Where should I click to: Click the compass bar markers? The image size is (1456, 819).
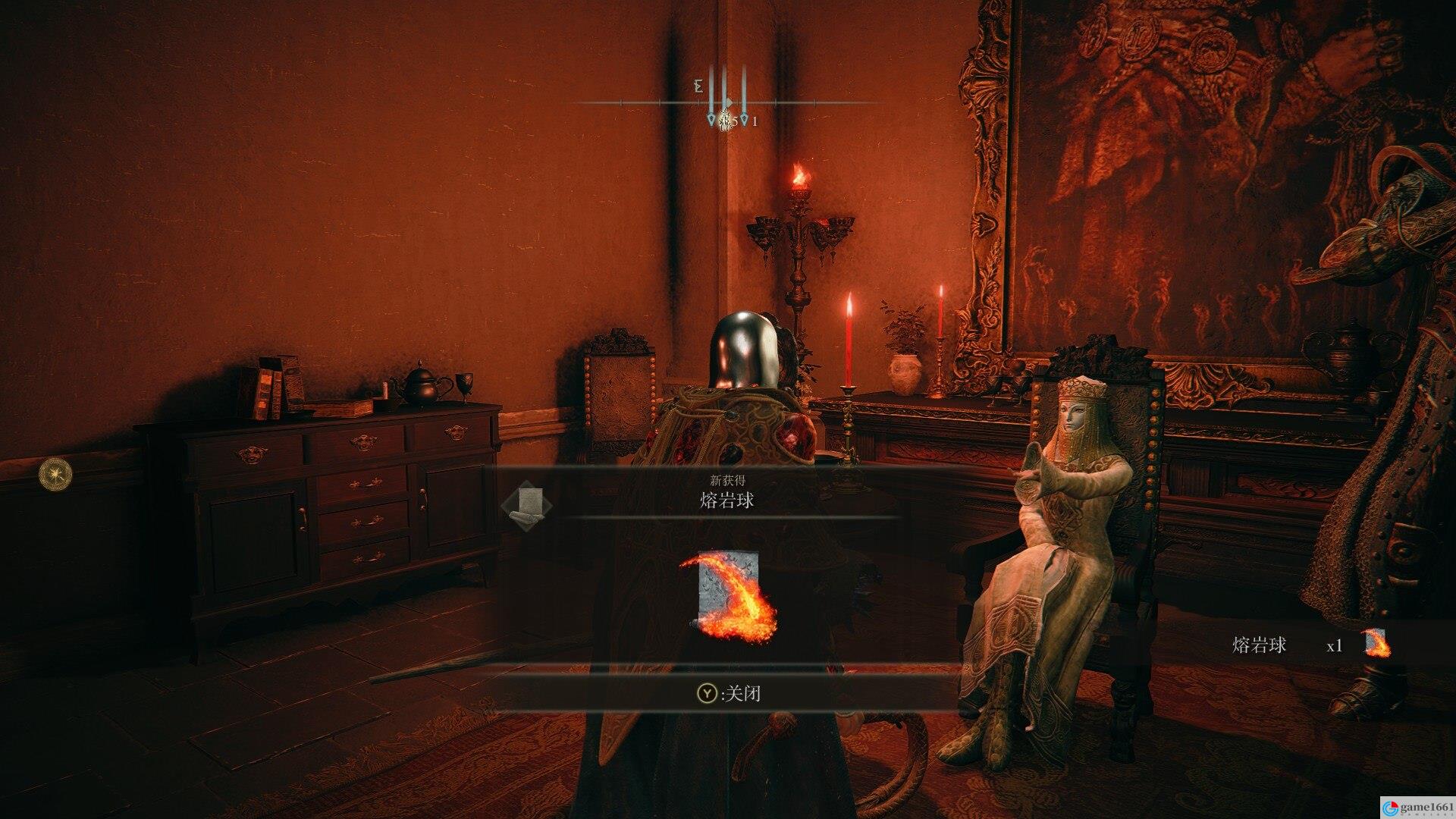[x=727, y=102]
